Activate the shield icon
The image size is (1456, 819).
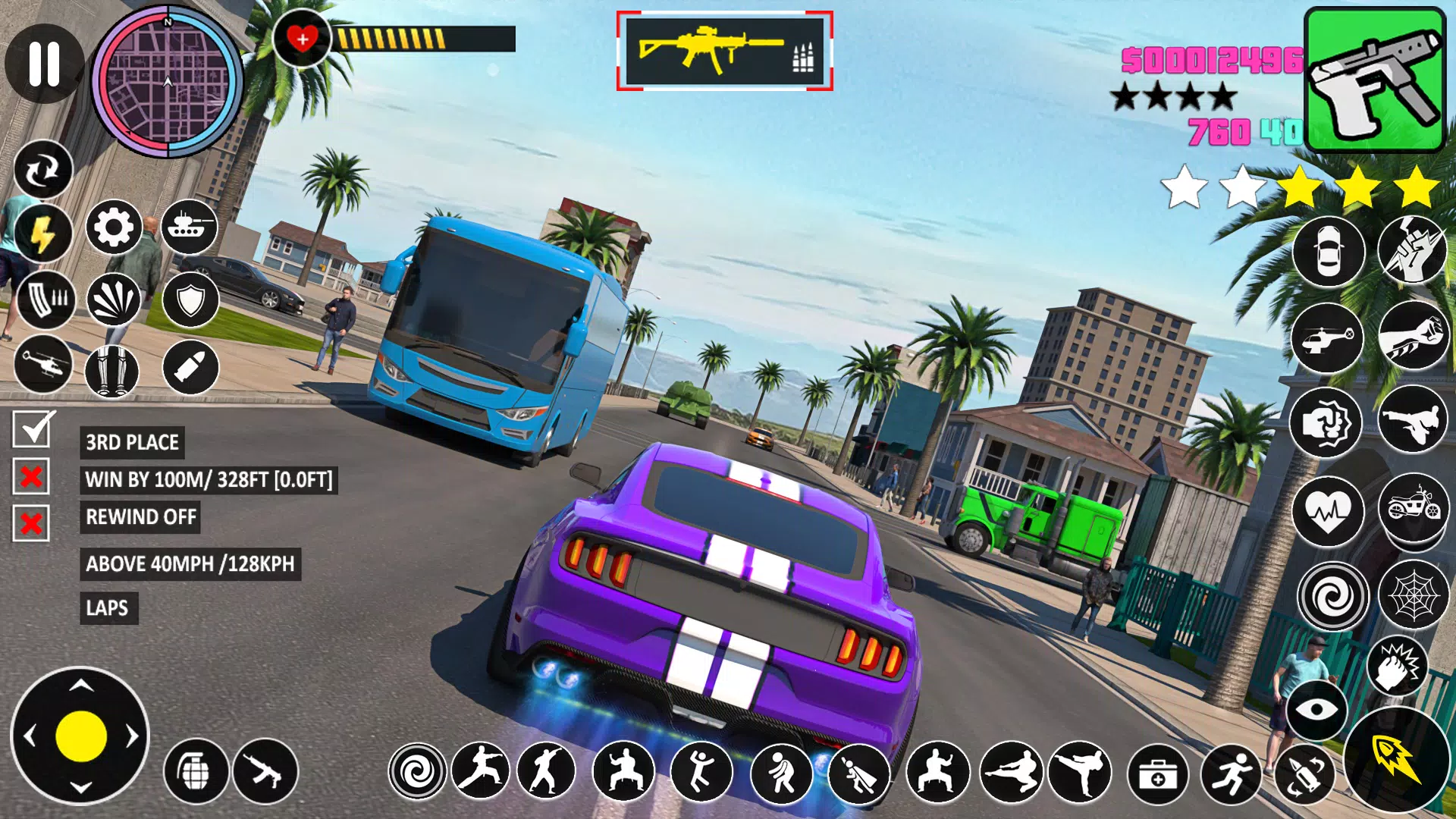(190, 300)
